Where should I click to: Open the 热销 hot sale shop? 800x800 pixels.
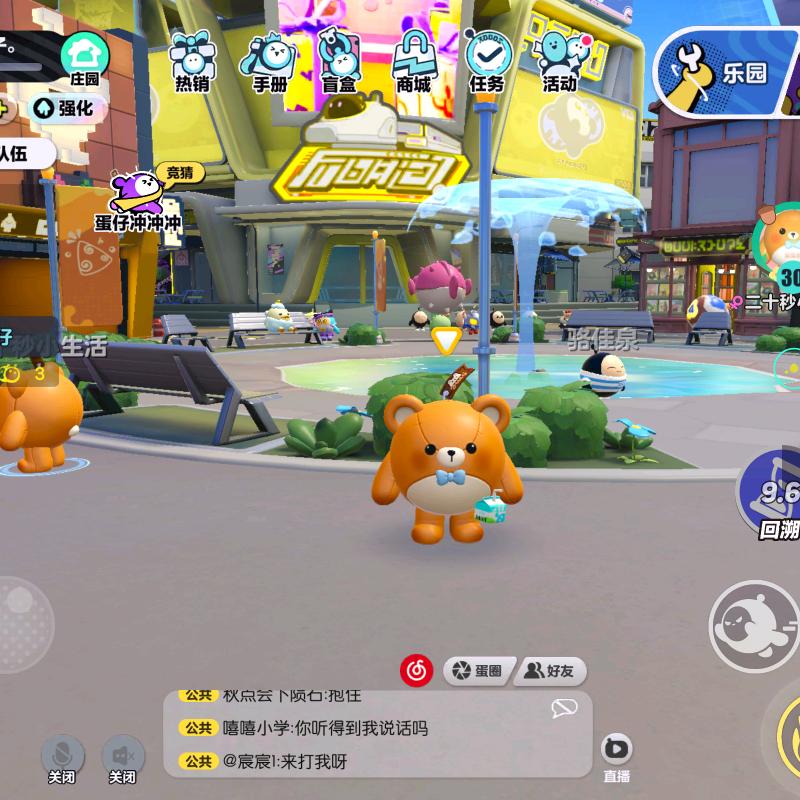pyautogui.click(x=192, y=60)
